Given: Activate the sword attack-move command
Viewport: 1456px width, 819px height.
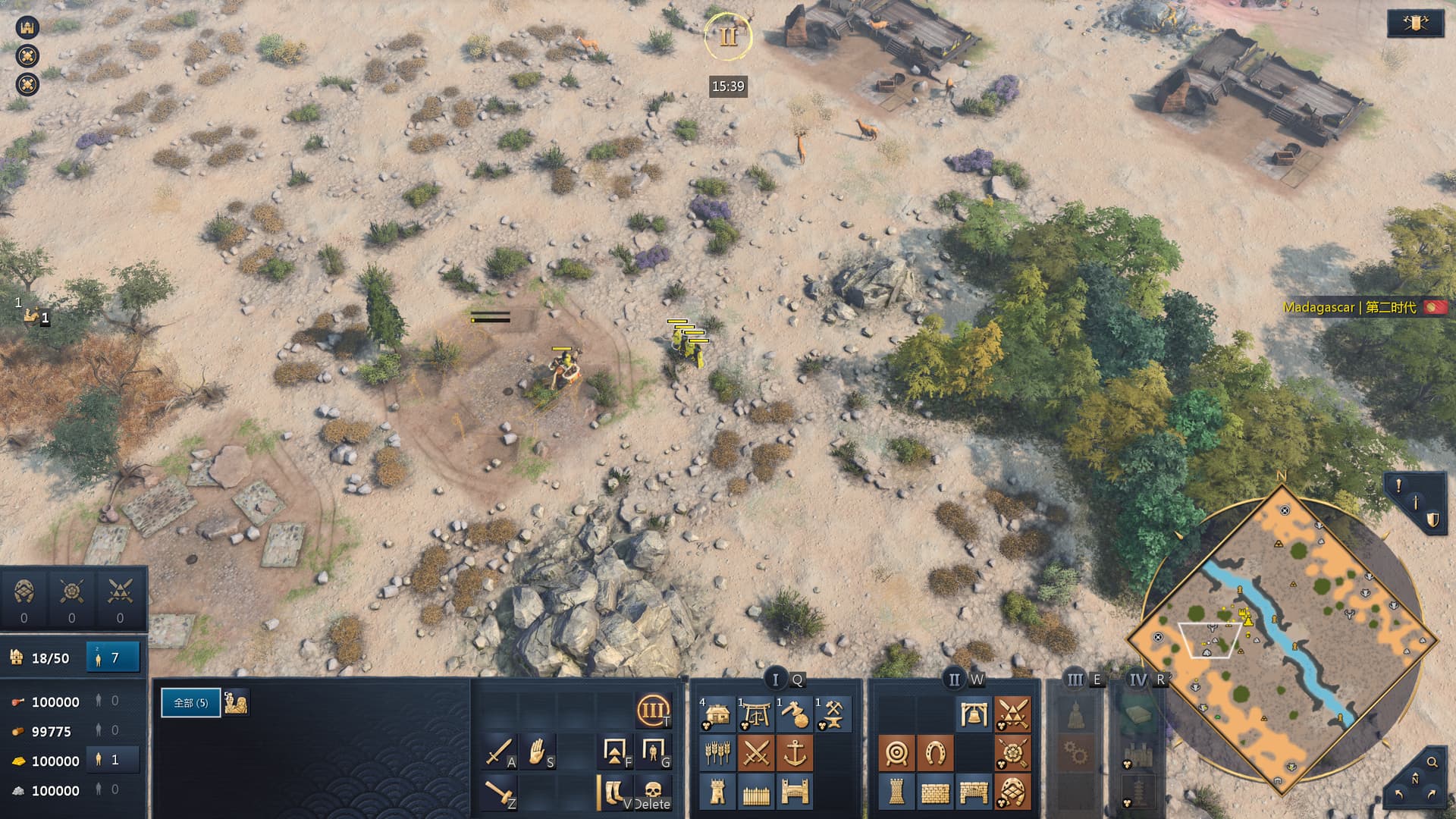Looking at the screenshot, I should [x=498, y=752].
